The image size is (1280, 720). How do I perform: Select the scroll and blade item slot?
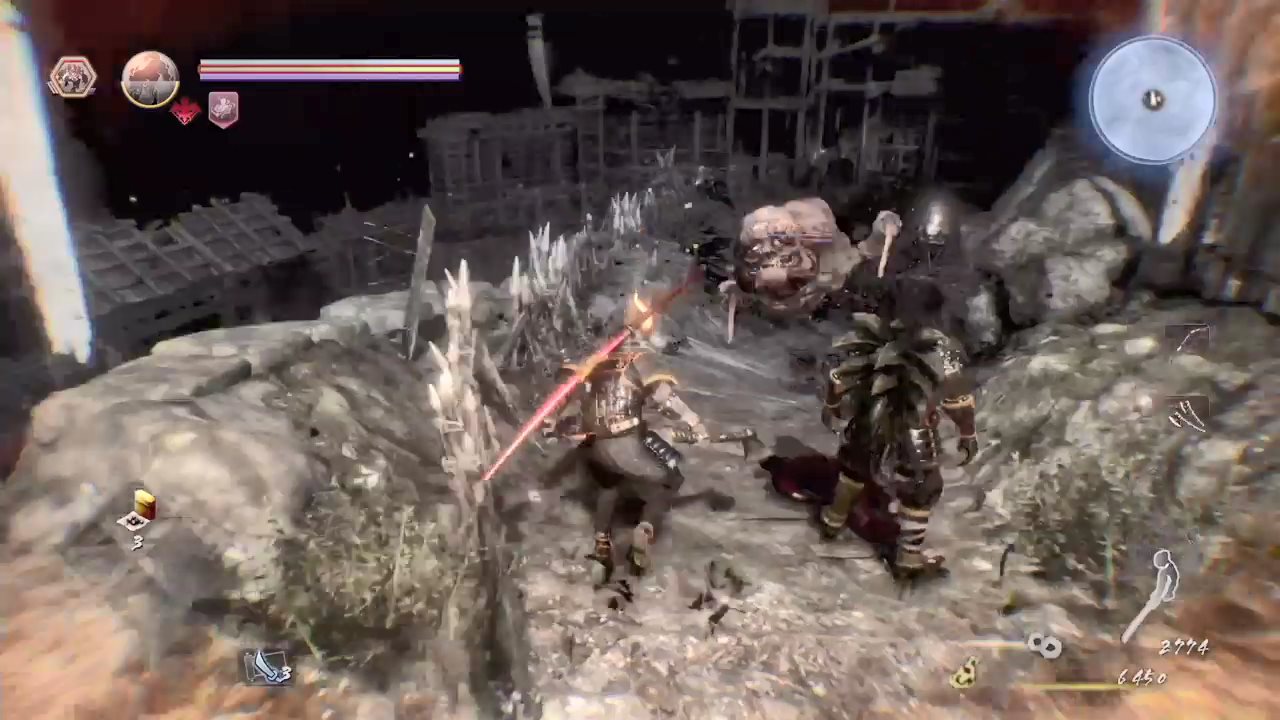[x=266, y=665]
